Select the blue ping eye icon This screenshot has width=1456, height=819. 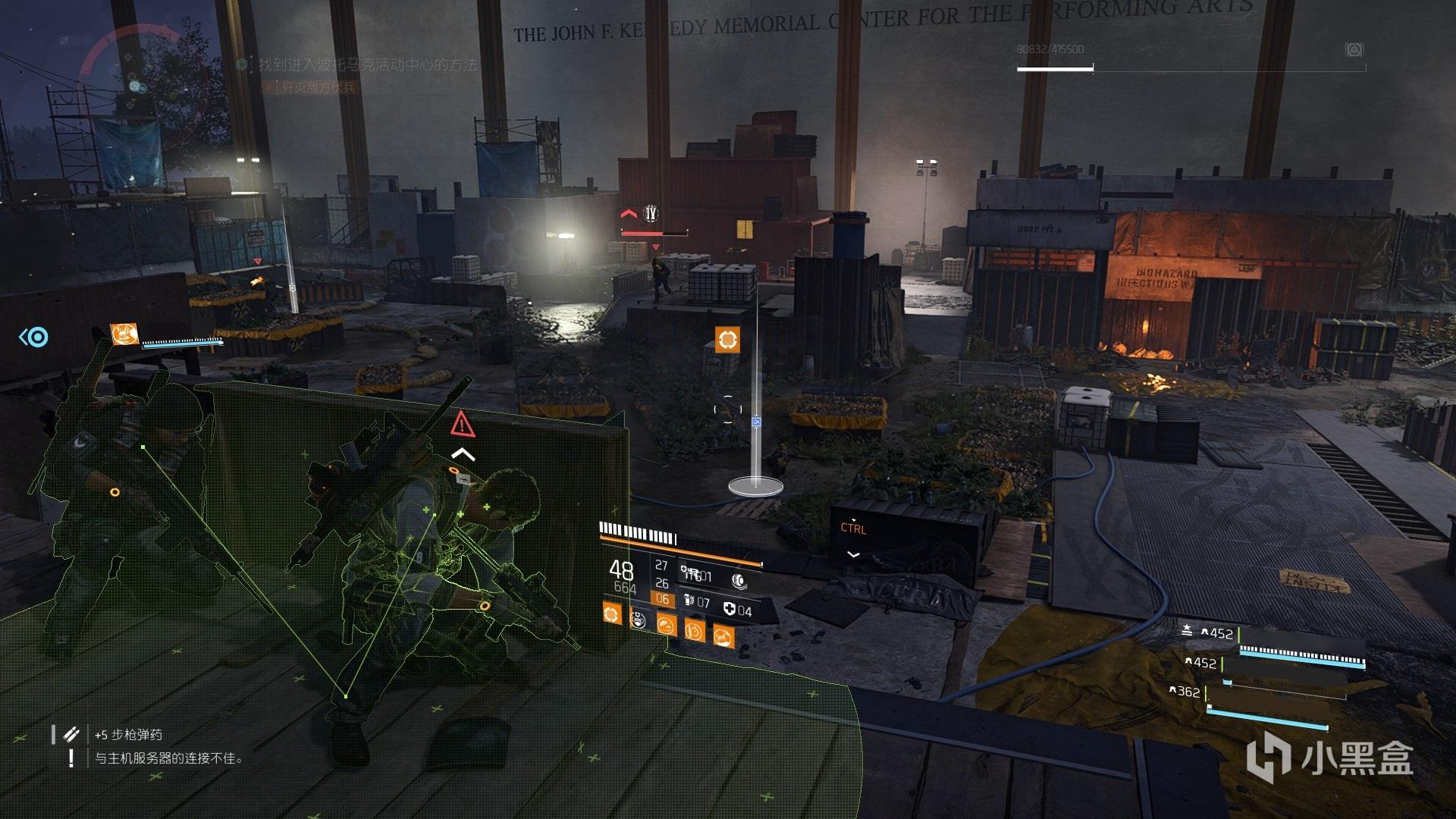point(34,337)
